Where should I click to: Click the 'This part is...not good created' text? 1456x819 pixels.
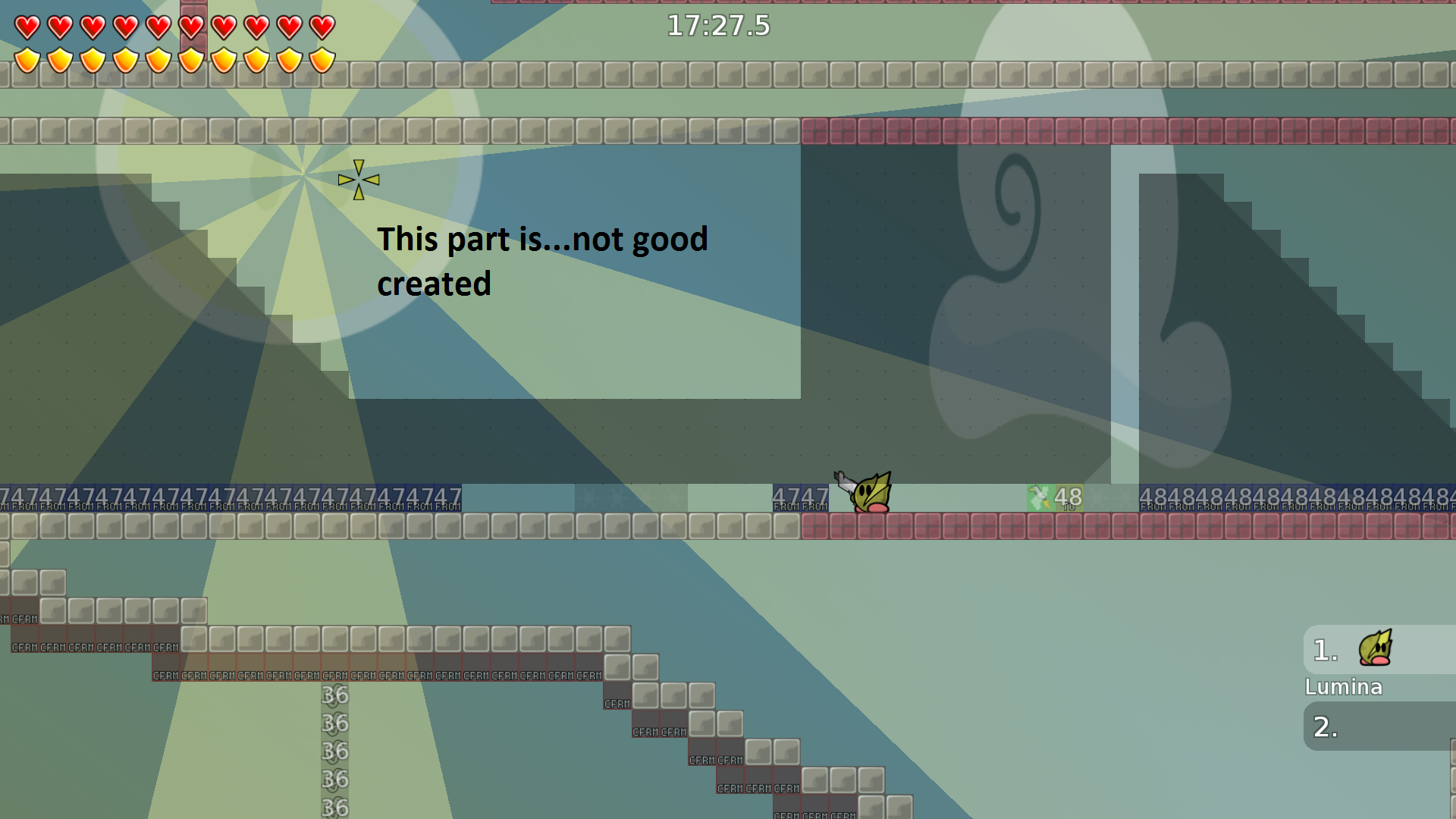coord(542,261)
